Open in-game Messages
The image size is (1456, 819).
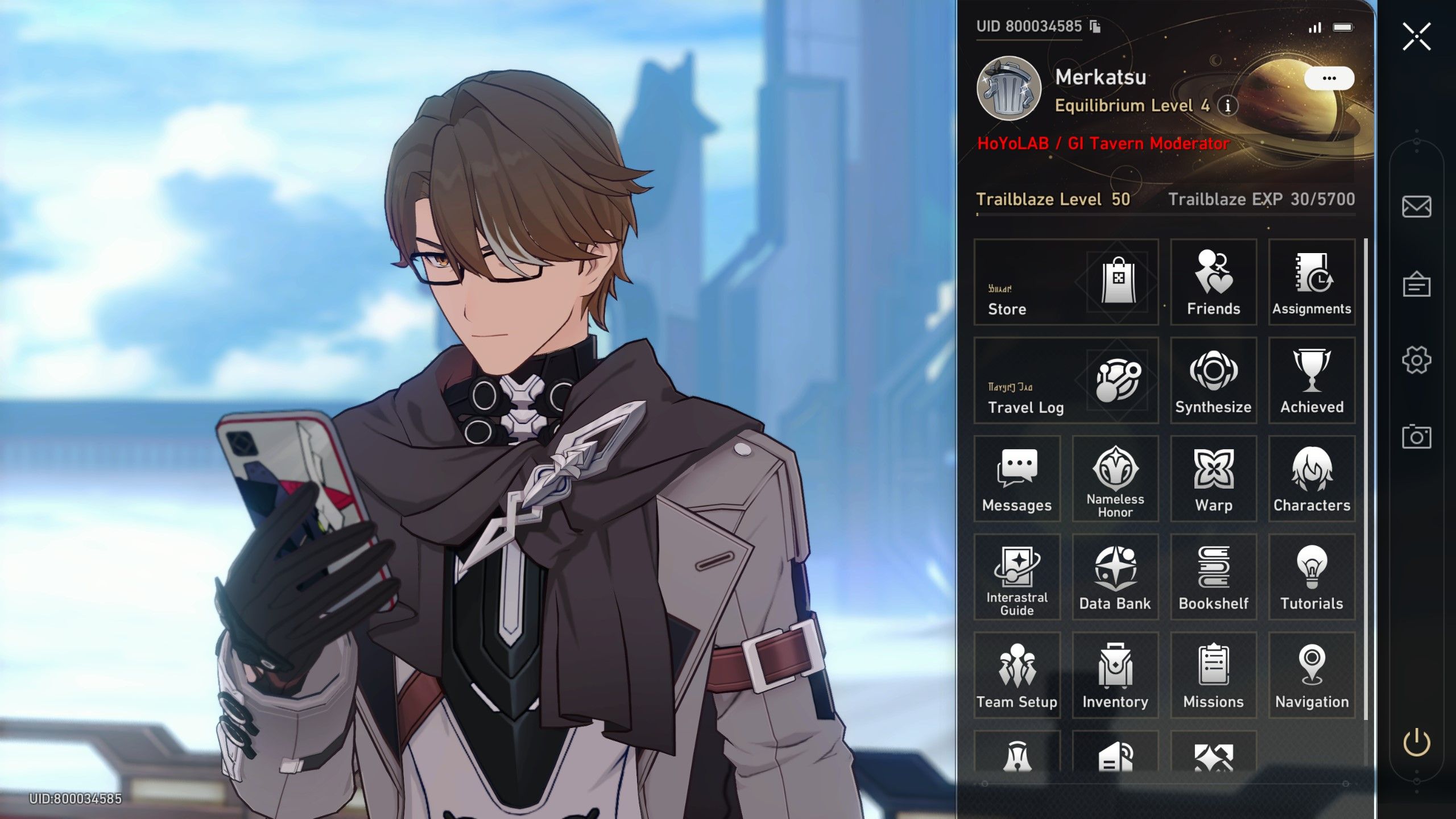point(1016,478)
